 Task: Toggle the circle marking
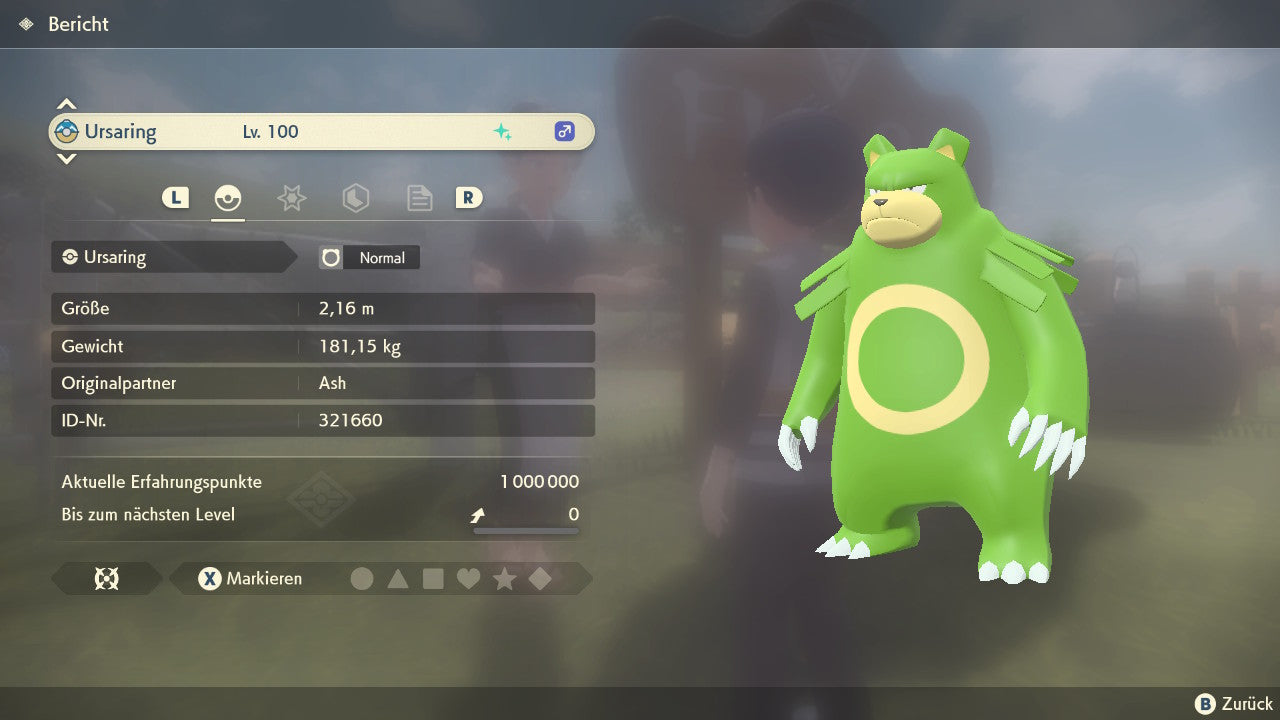[362, 578]
